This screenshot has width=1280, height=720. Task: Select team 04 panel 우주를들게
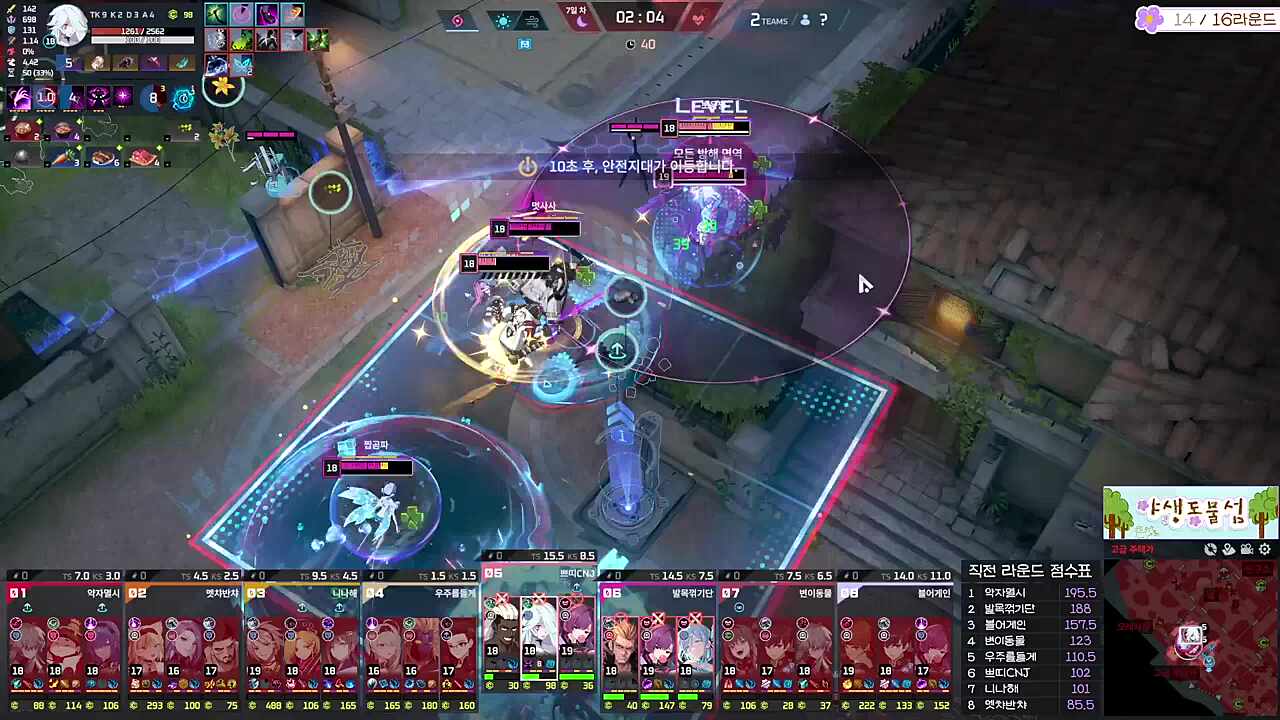pyautogui.click(x=420, y=638)
